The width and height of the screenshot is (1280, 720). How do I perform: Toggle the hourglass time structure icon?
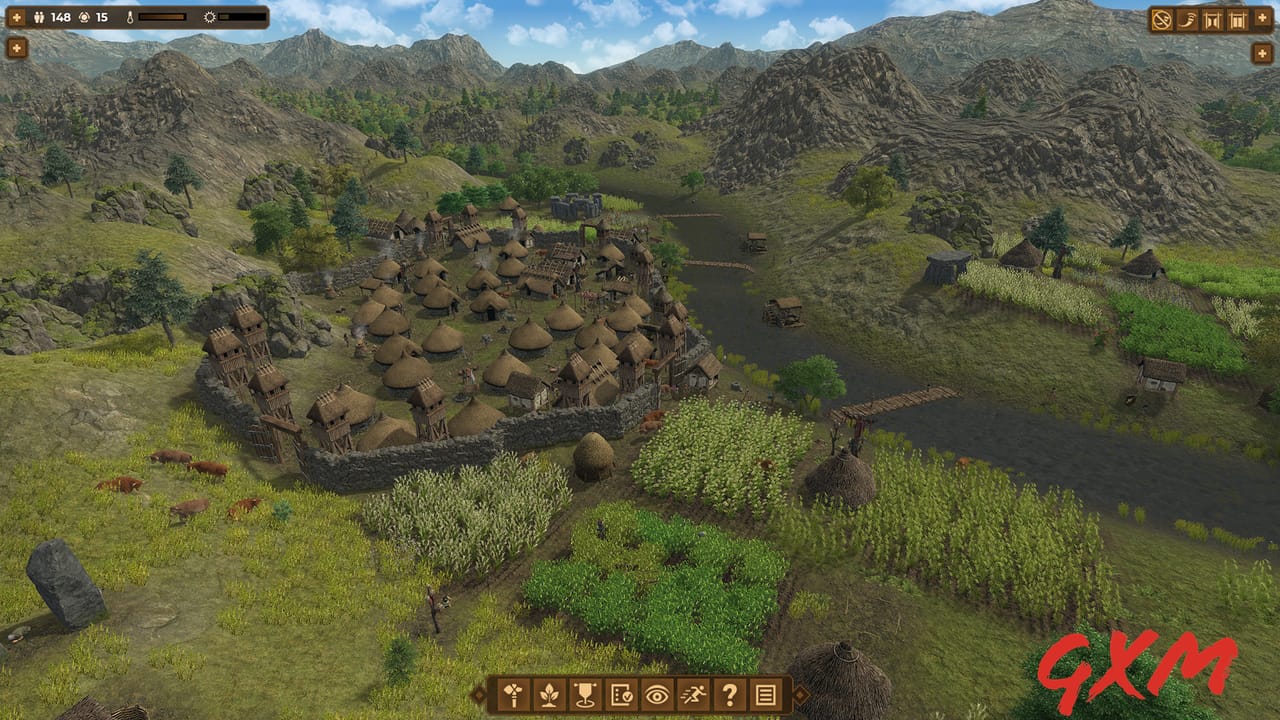click(x=1211, y=19)
